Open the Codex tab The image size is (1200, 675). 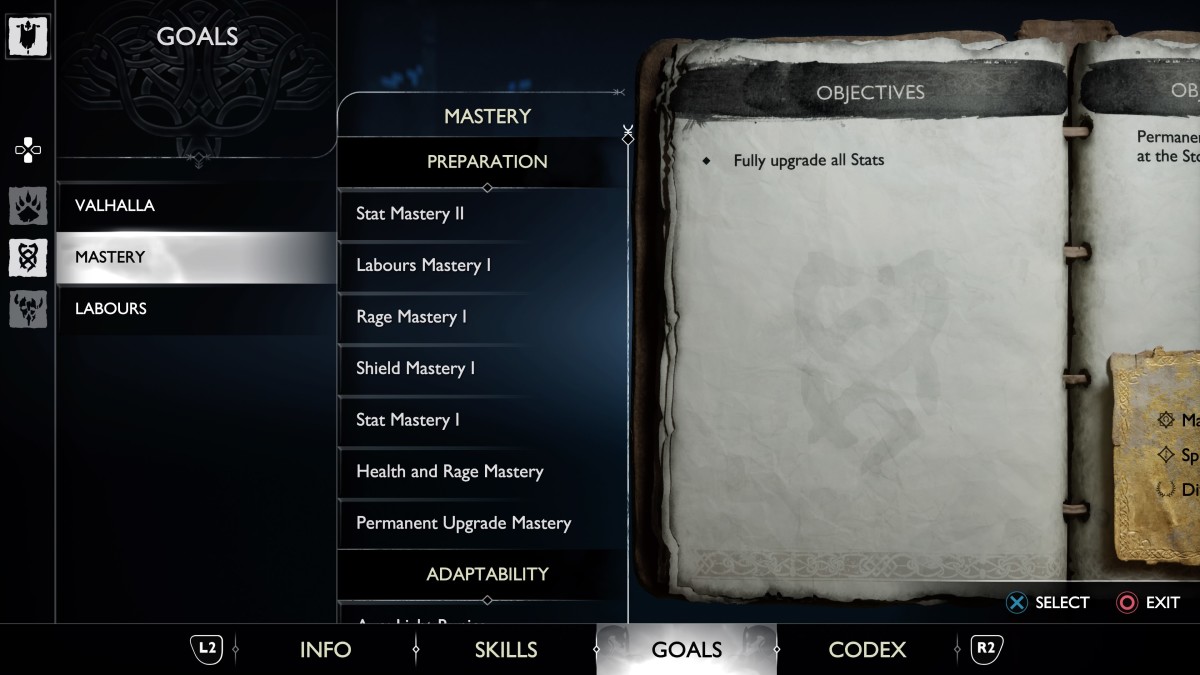[867, 650]
